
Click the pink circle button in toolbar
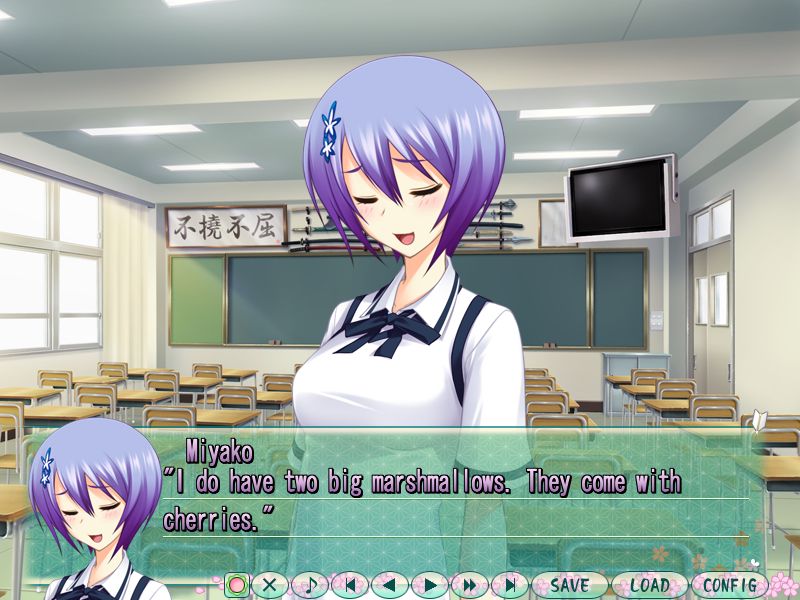click(237, 585)
